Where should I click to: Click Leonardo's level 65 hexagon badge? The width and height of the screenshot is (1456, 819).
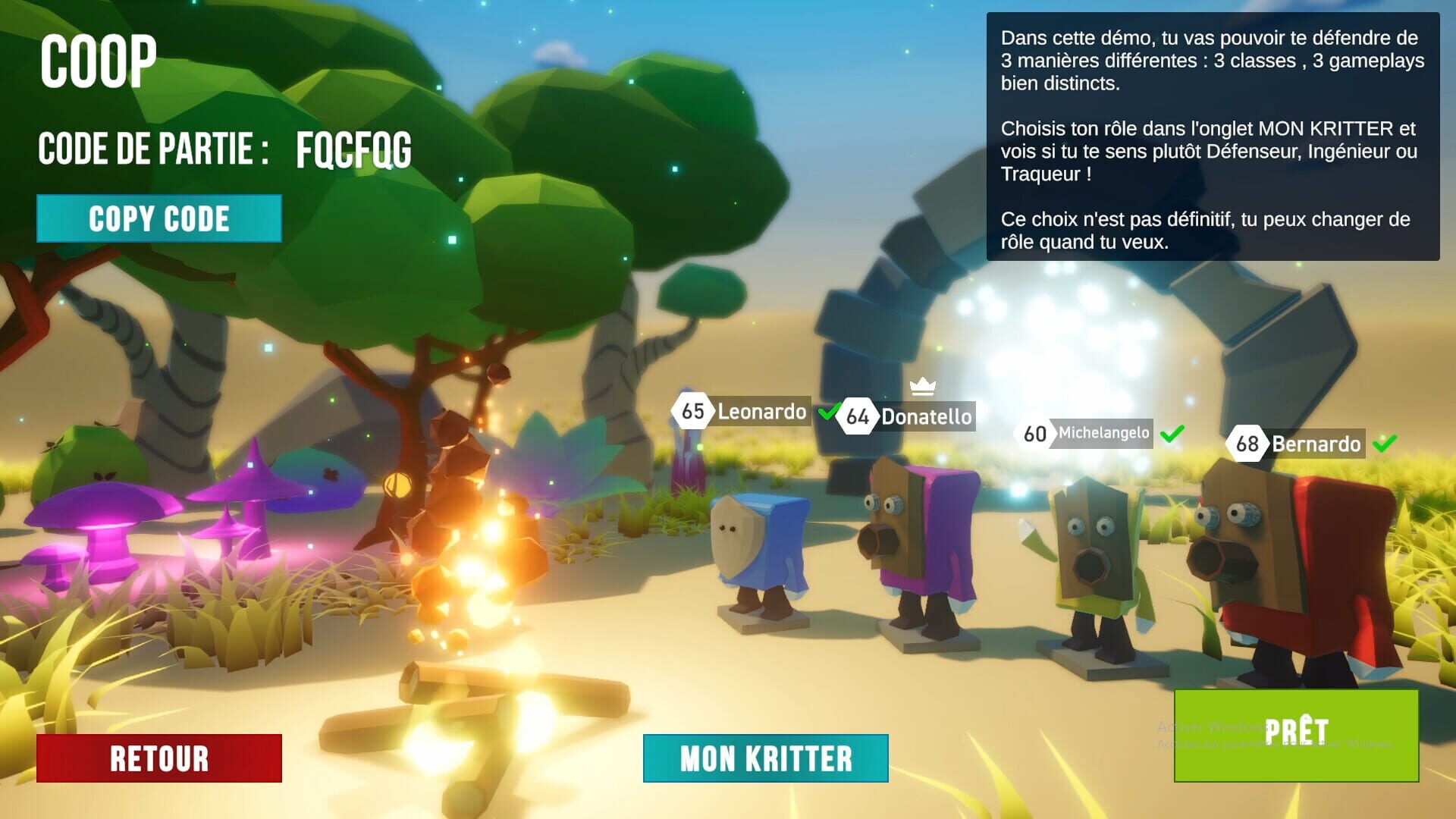coord(691,413)
